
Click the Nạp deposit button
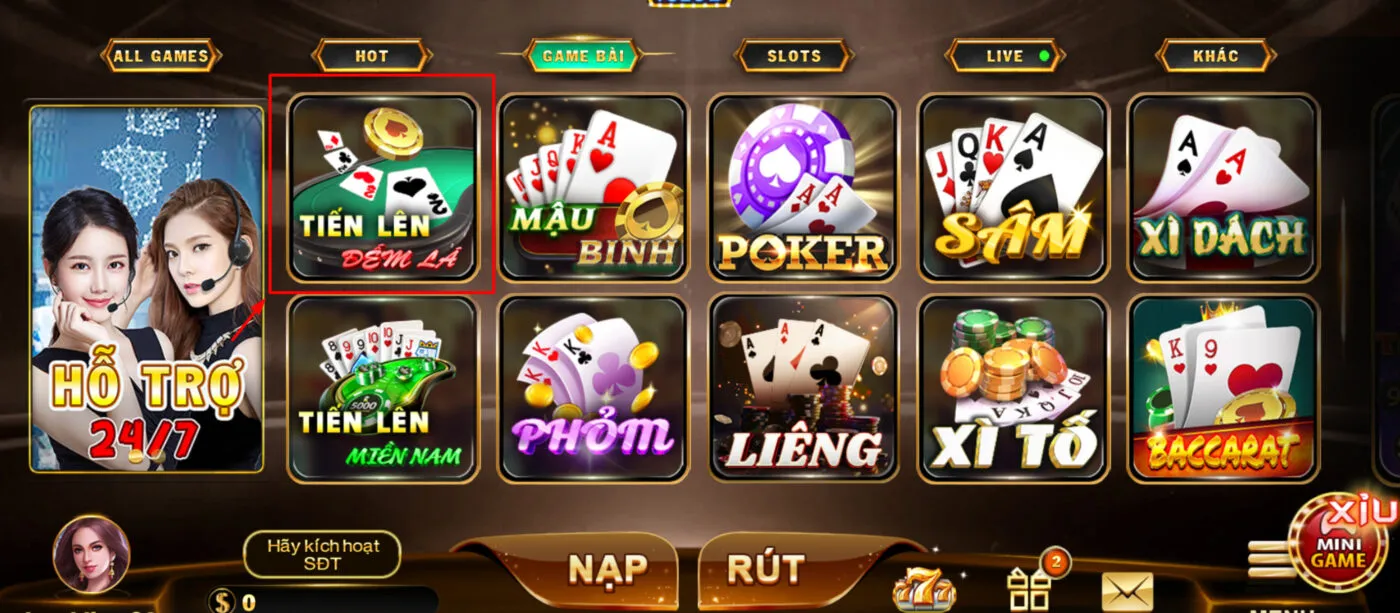pyautogui.click(x=608, y=569)
